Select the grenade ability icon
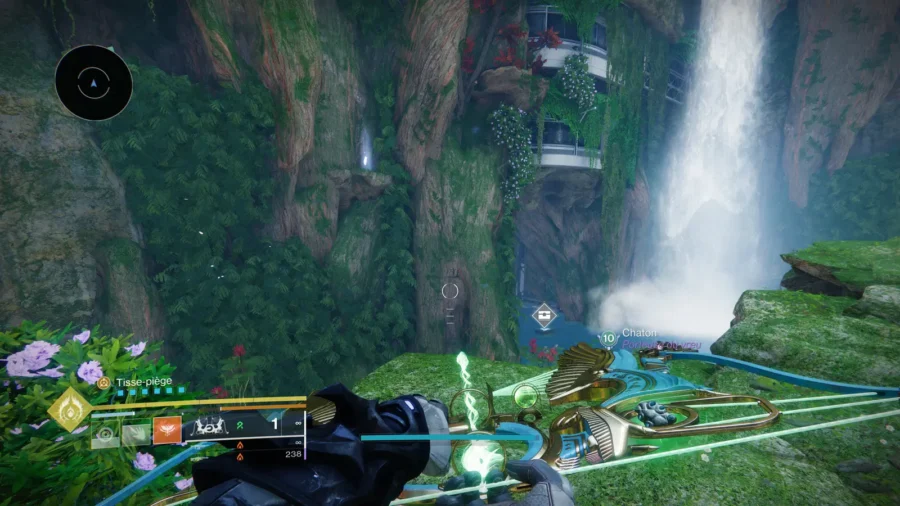Viewport: 900px width, 506px height. pyautogui.click(x=105, y=433)
